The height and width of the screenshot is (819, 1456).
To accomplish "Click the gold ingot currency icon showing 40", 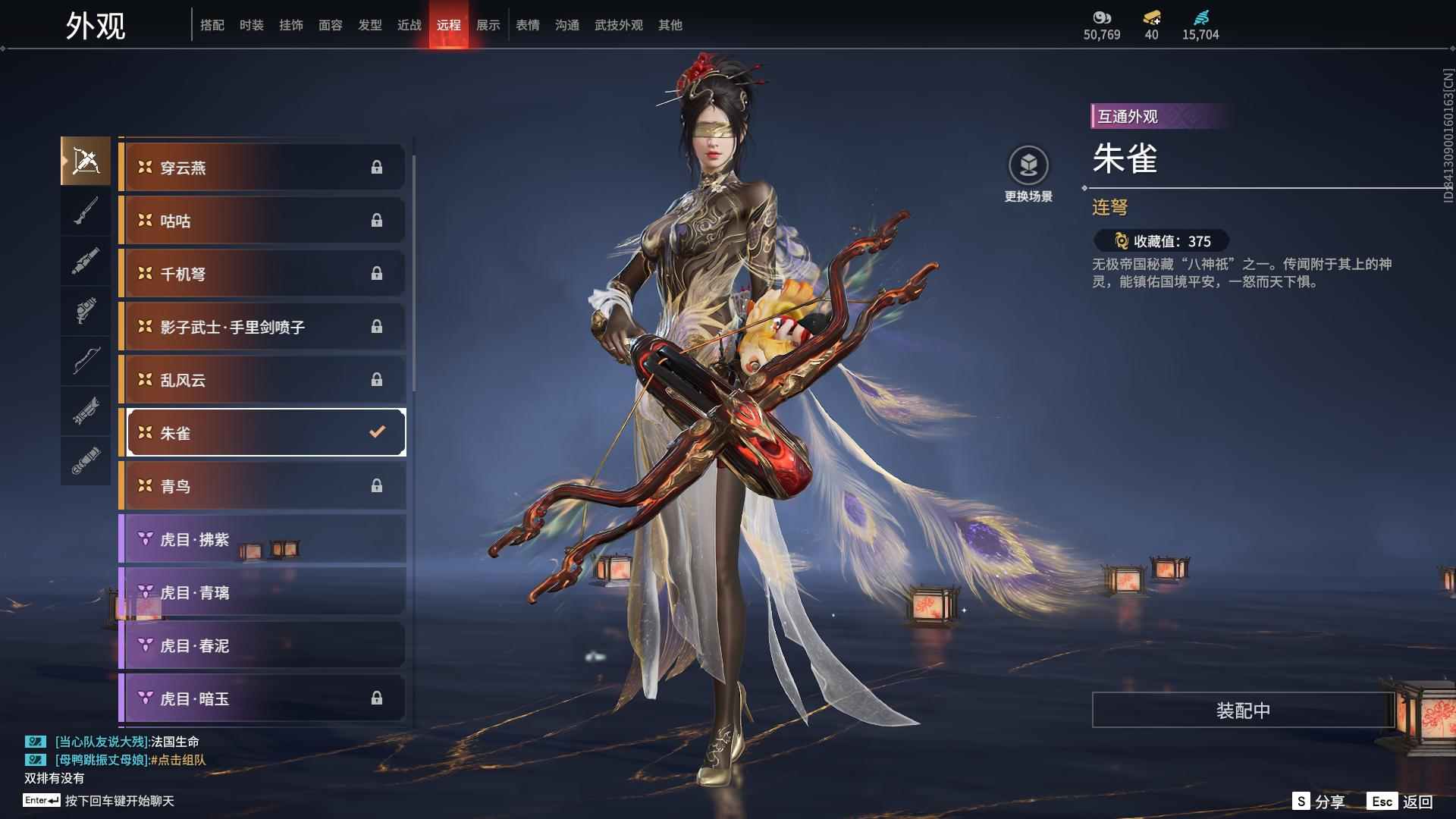I will [1153, 18].
